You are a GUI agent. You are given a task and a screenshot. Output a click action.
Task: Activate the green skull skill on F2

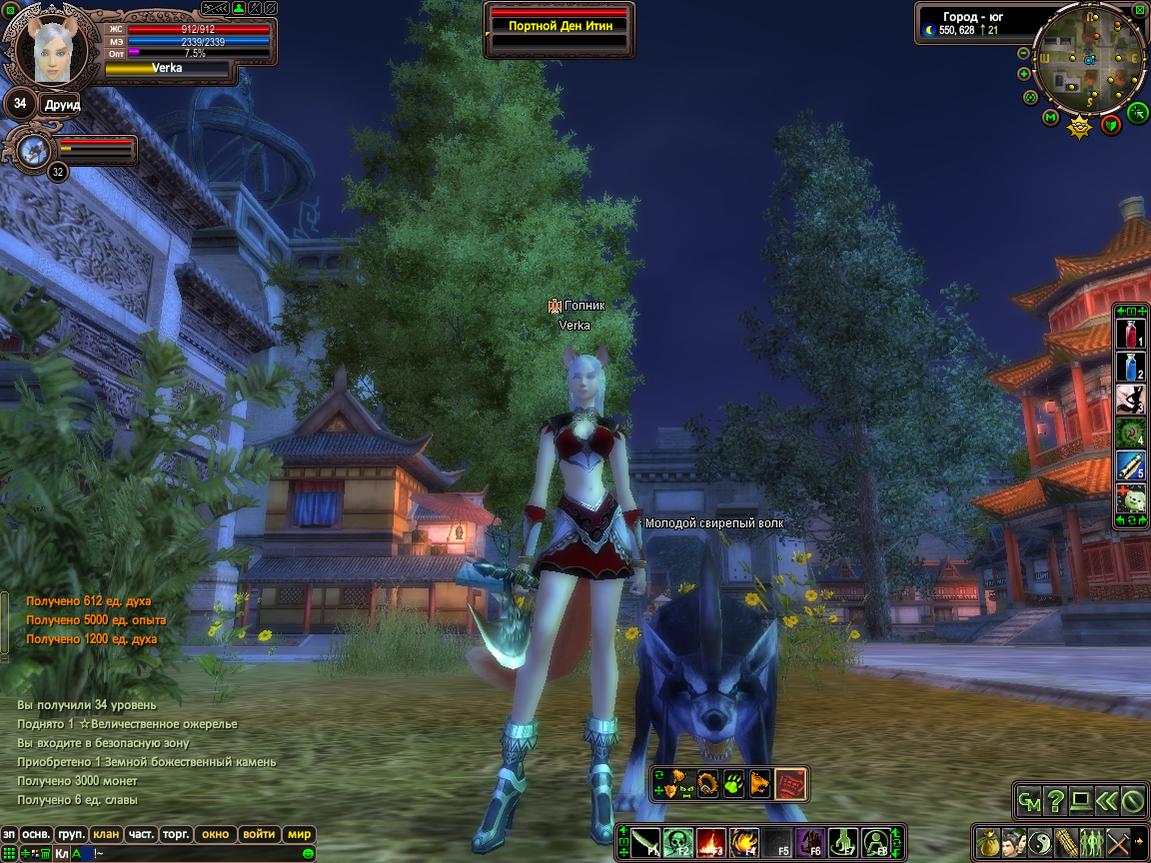pos(677,842)
